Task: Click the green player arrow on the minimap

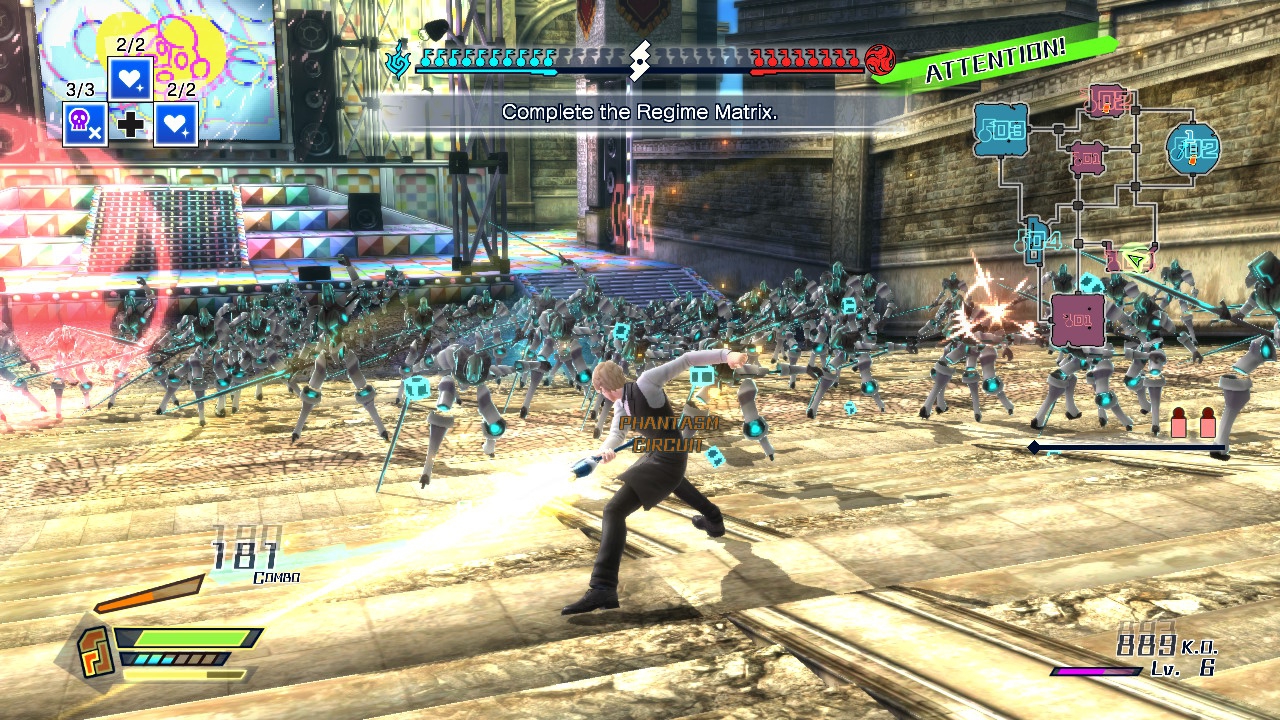Action: pos(1135,261)
